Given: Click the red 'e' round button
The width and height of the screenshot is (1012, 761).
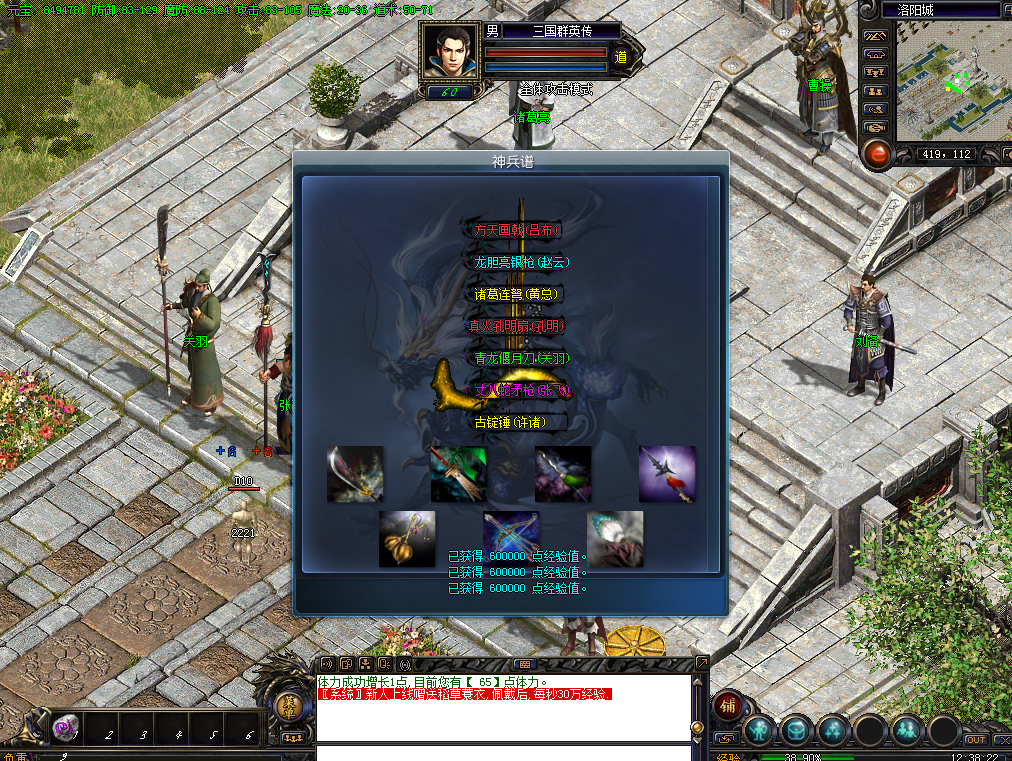Looking at the screenshot, I should pos(876,154).
